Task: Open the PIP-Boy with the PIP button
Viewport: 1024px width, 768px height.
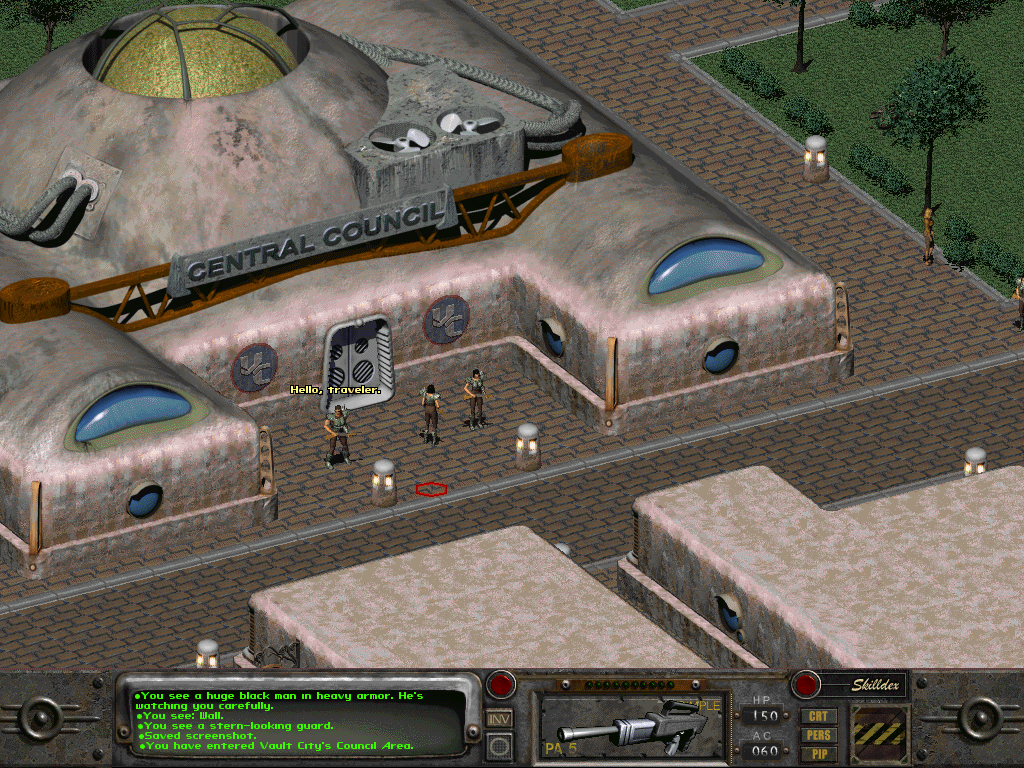Action: [819, 754]
